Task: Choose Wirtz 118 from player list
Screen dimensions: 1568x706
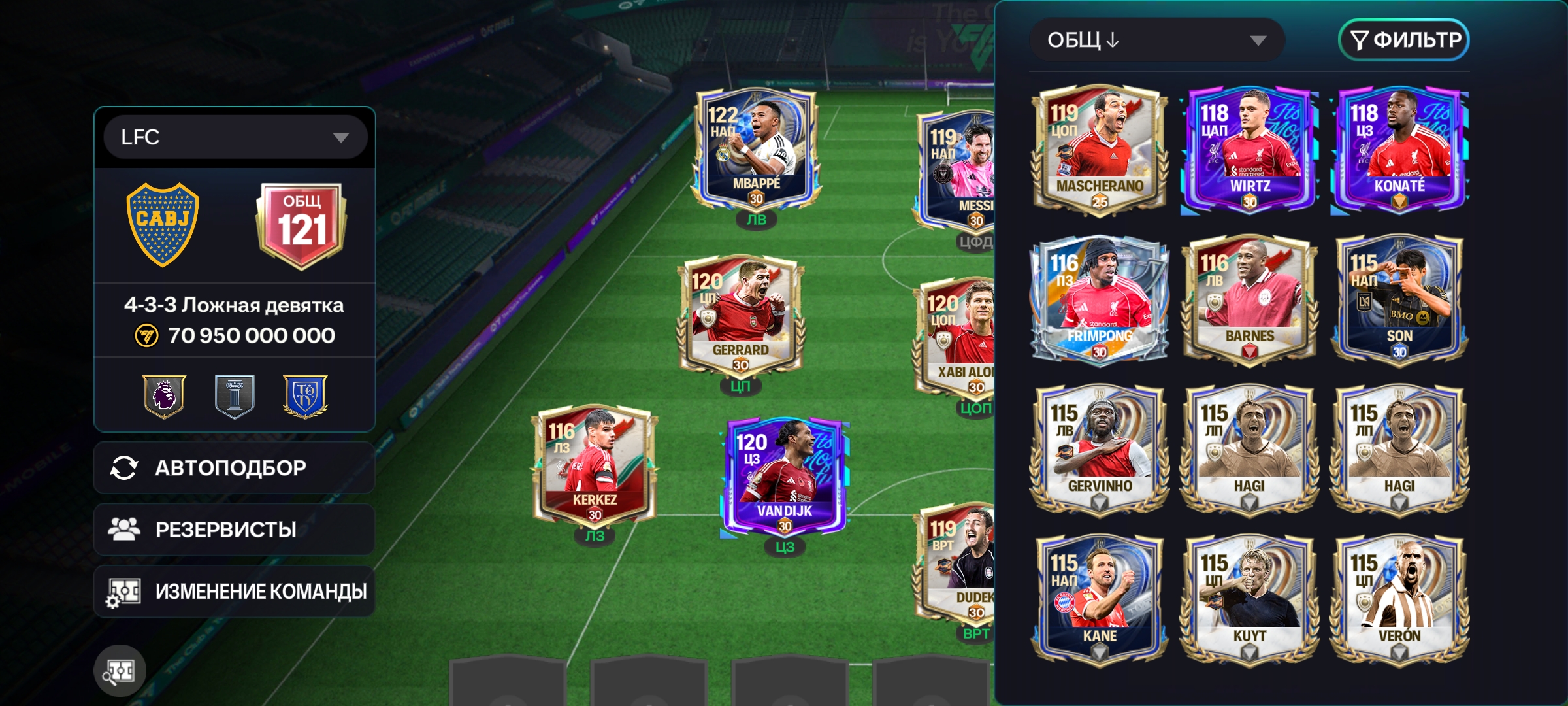Action: coord(1249,150)
